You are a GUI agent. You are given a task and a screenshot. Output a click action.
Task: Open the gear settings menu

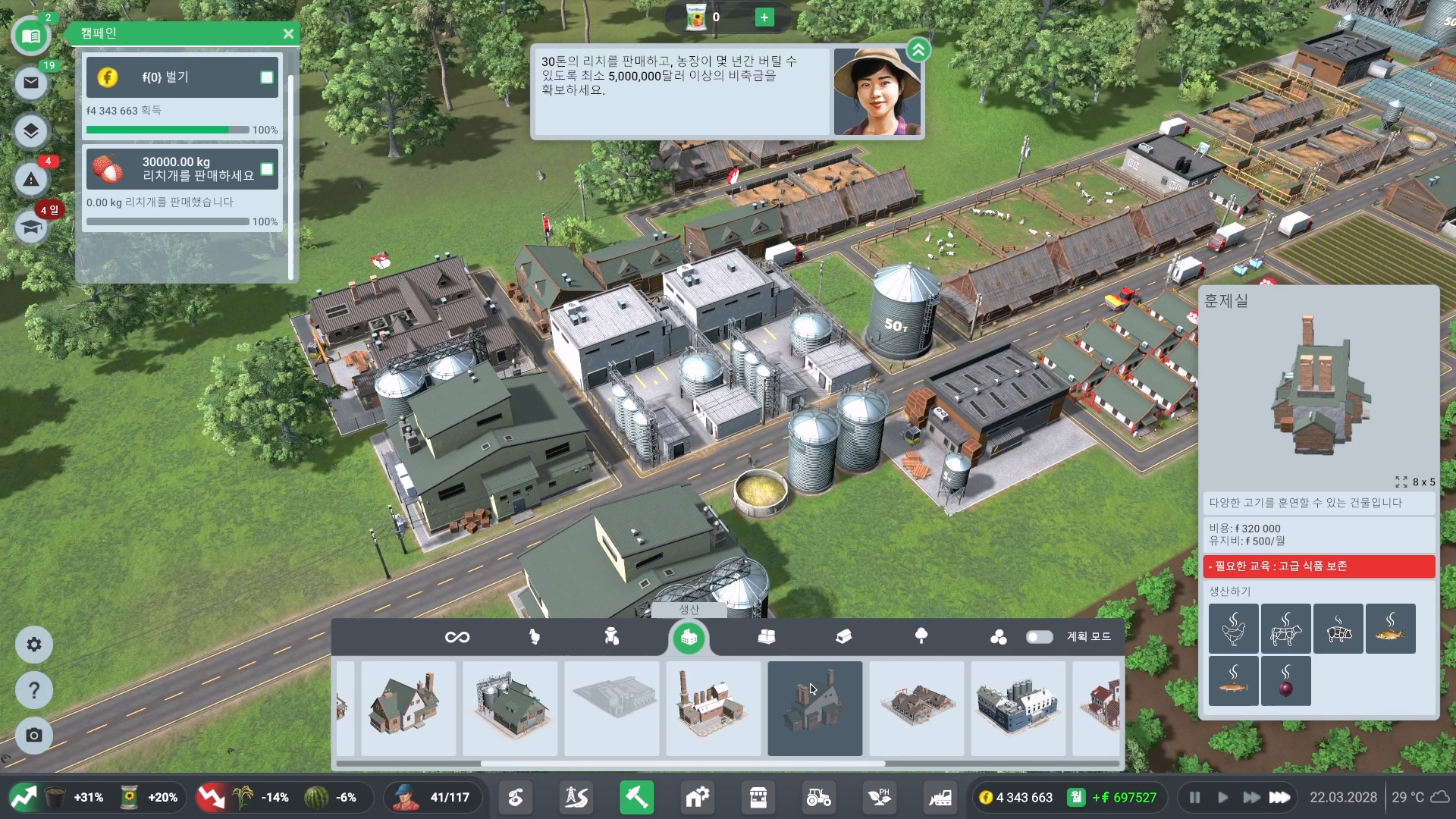click(x=34, y=645)
